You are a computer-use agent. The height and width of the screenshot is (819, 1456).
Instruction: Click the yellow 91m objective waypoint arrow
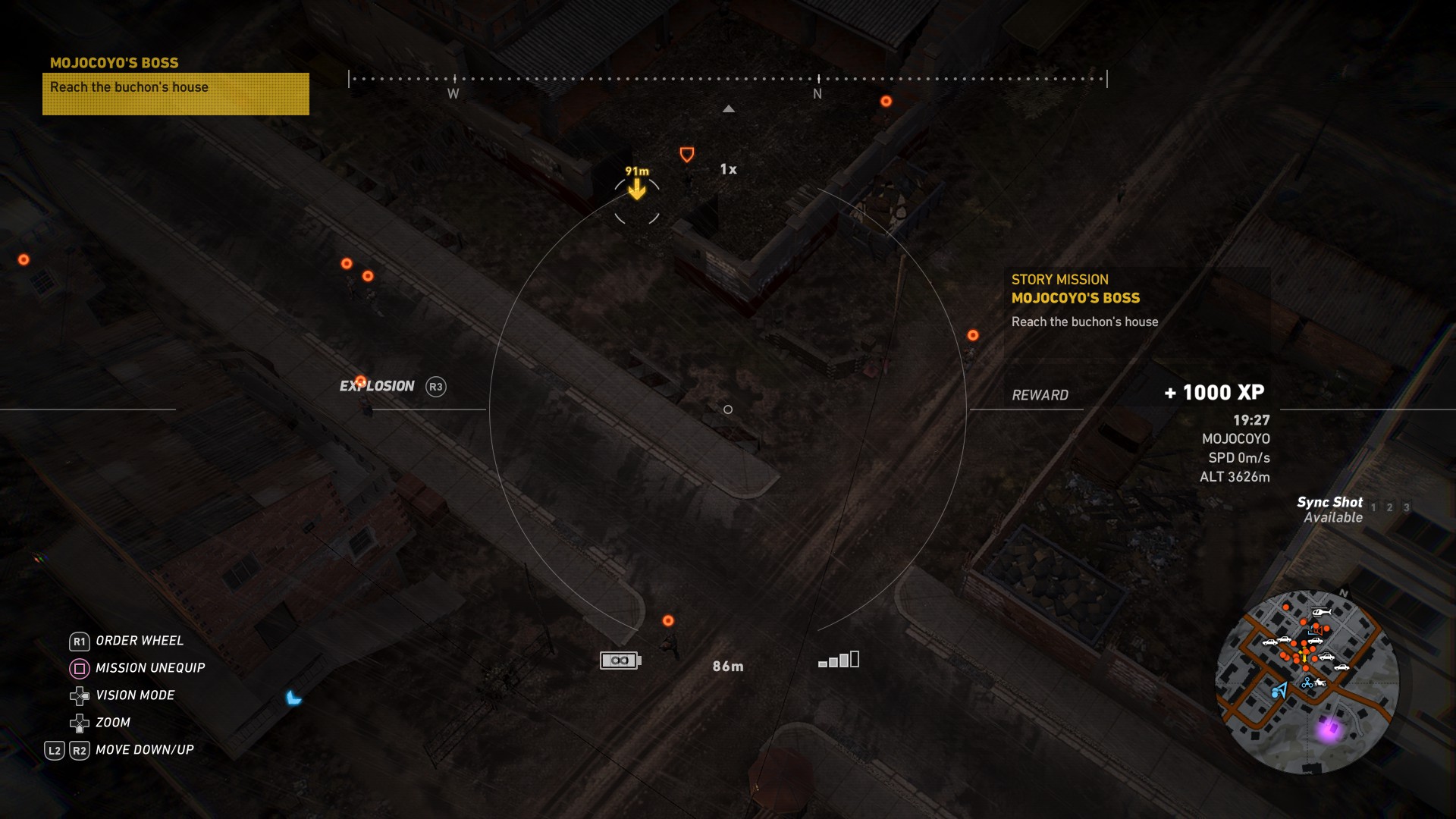click(x=637, y=190)
